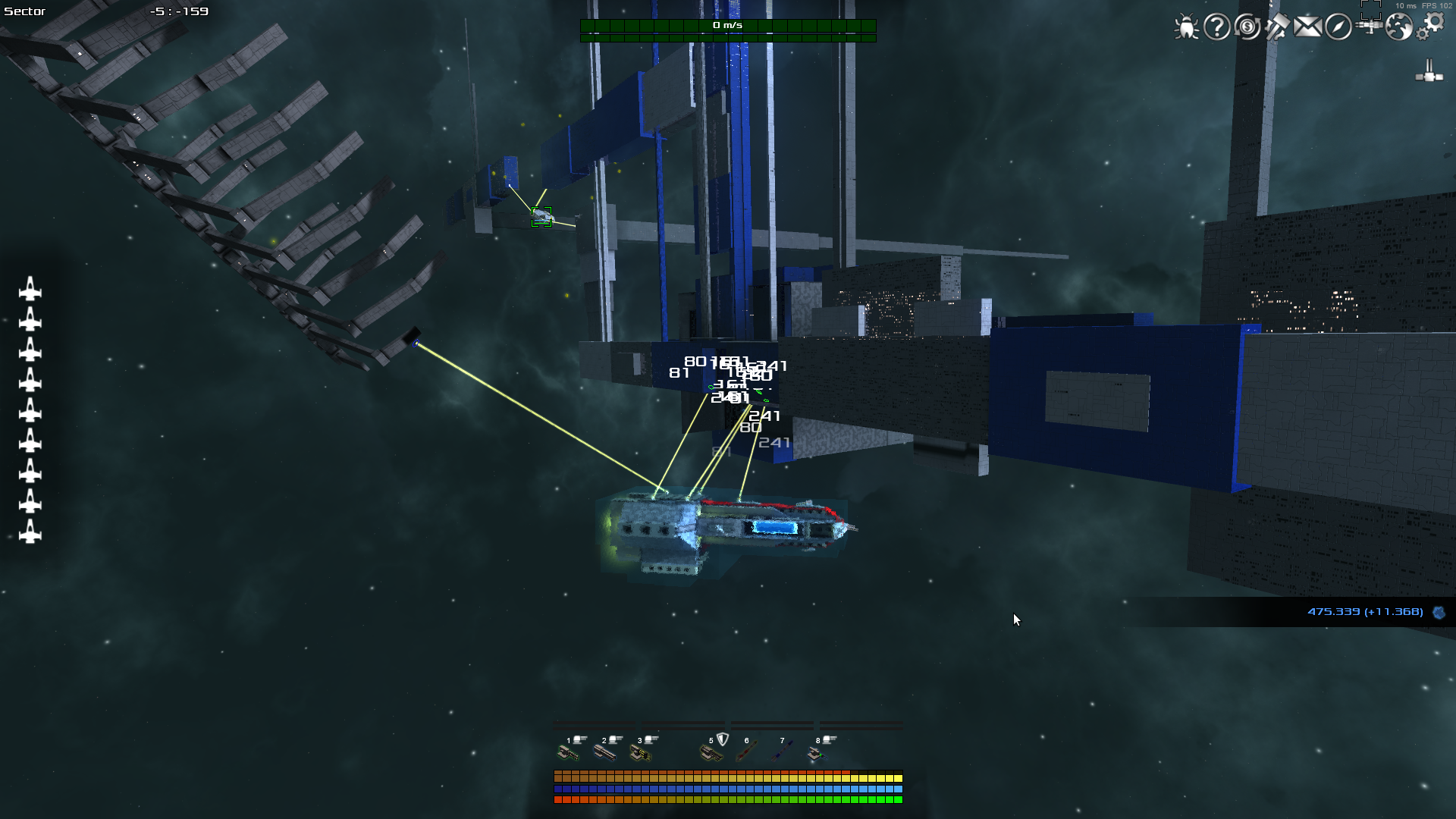This screenshot has height=819, width=1456.
Task: Open the settings gears icon
Action: 1431,26
